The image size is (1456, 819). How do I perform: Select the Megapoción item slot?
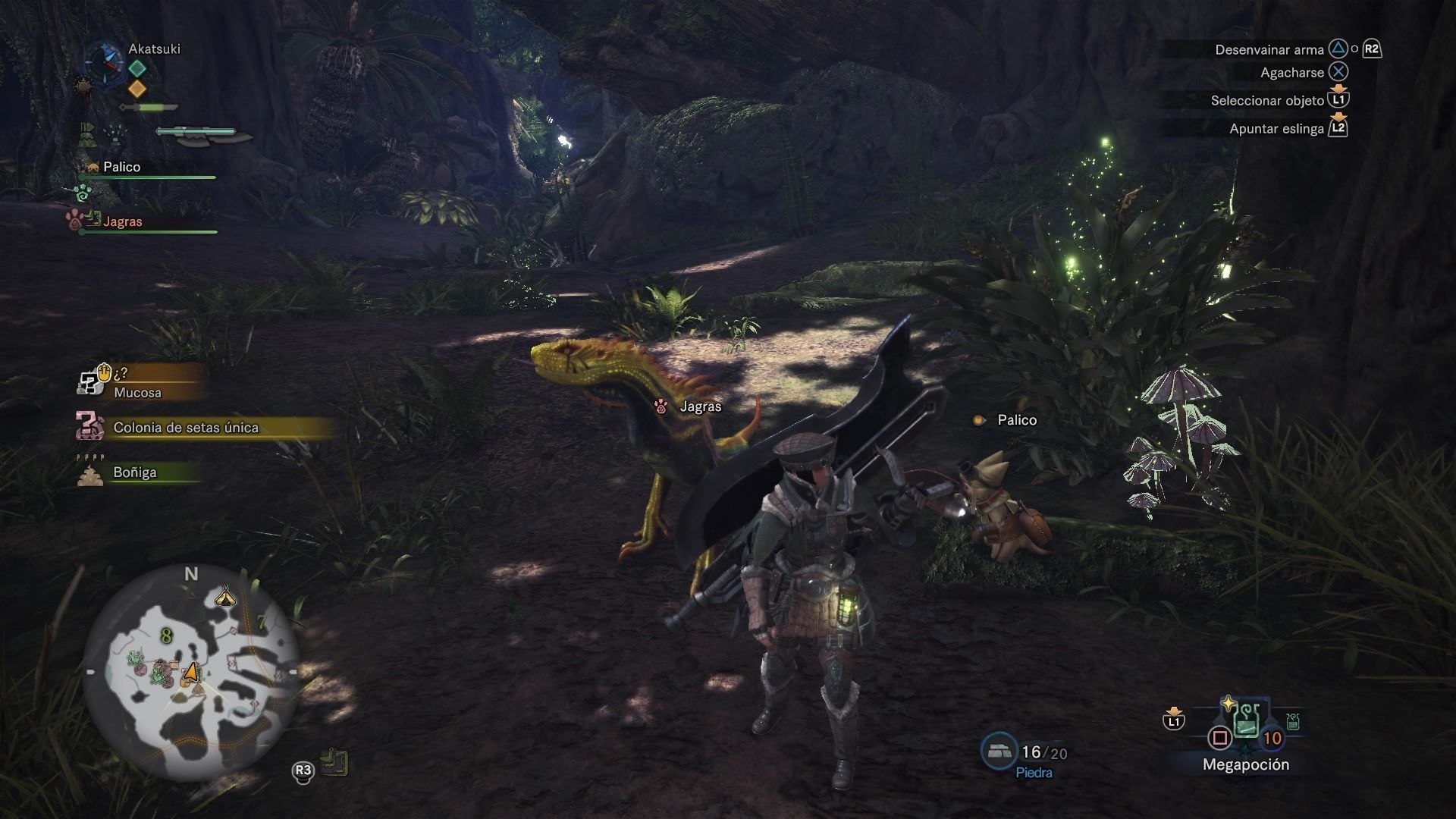tap(1246, 724)
